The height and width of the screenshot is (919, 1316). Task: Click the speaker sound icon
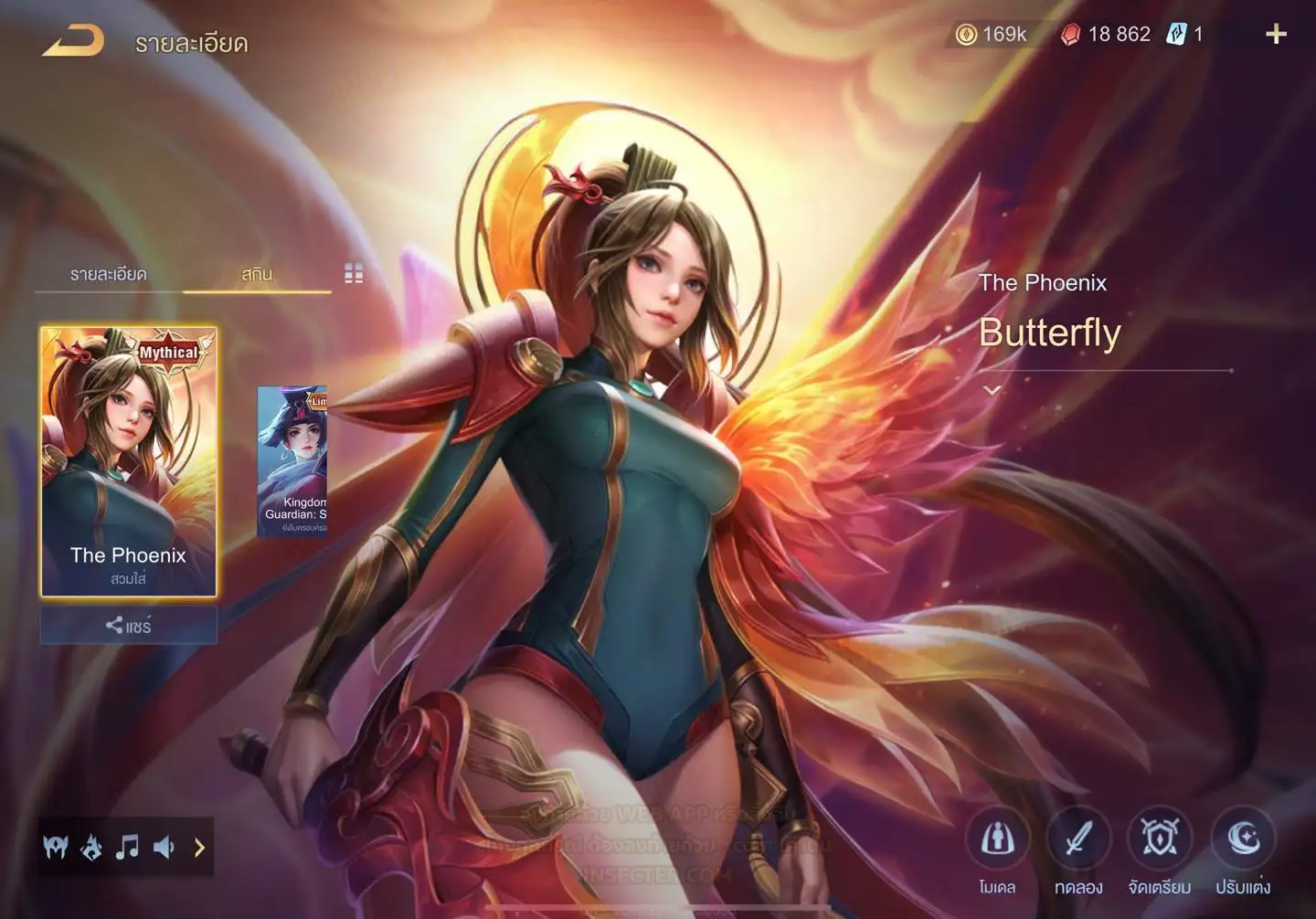(164, 848)
